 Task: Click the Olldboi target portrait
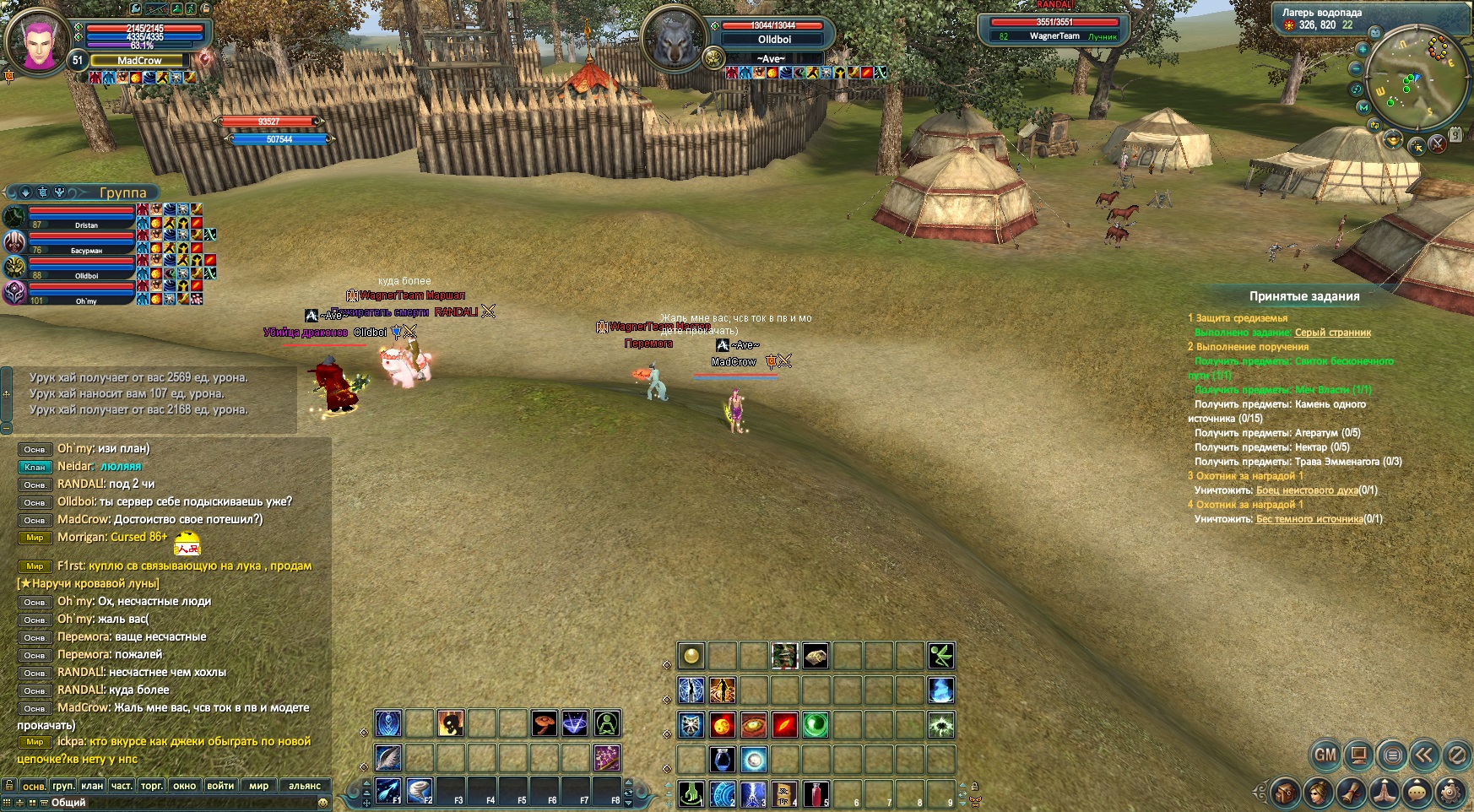click(x=674, y=39)
